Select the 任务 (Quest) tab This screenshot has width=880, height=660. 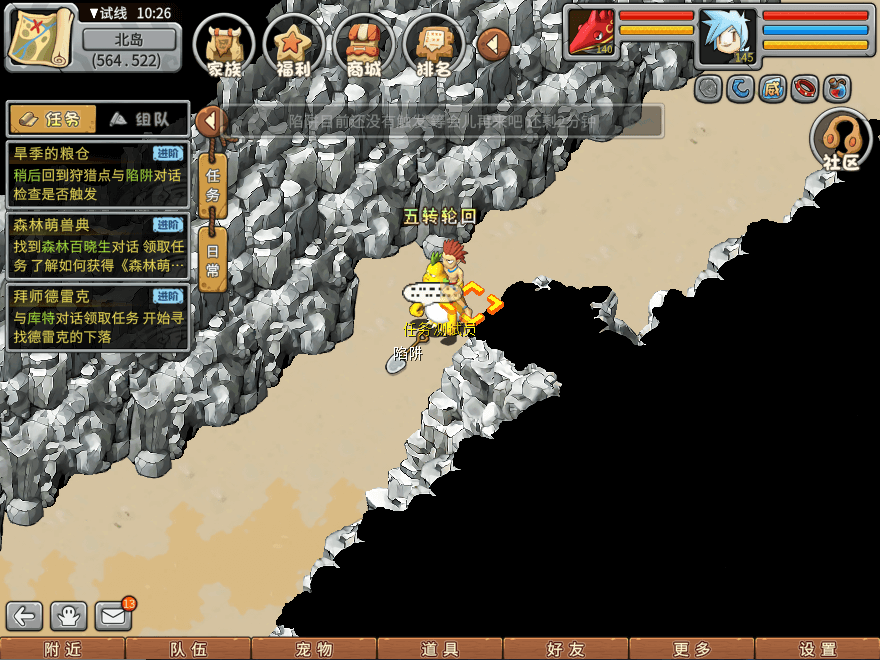coord(52,119)
